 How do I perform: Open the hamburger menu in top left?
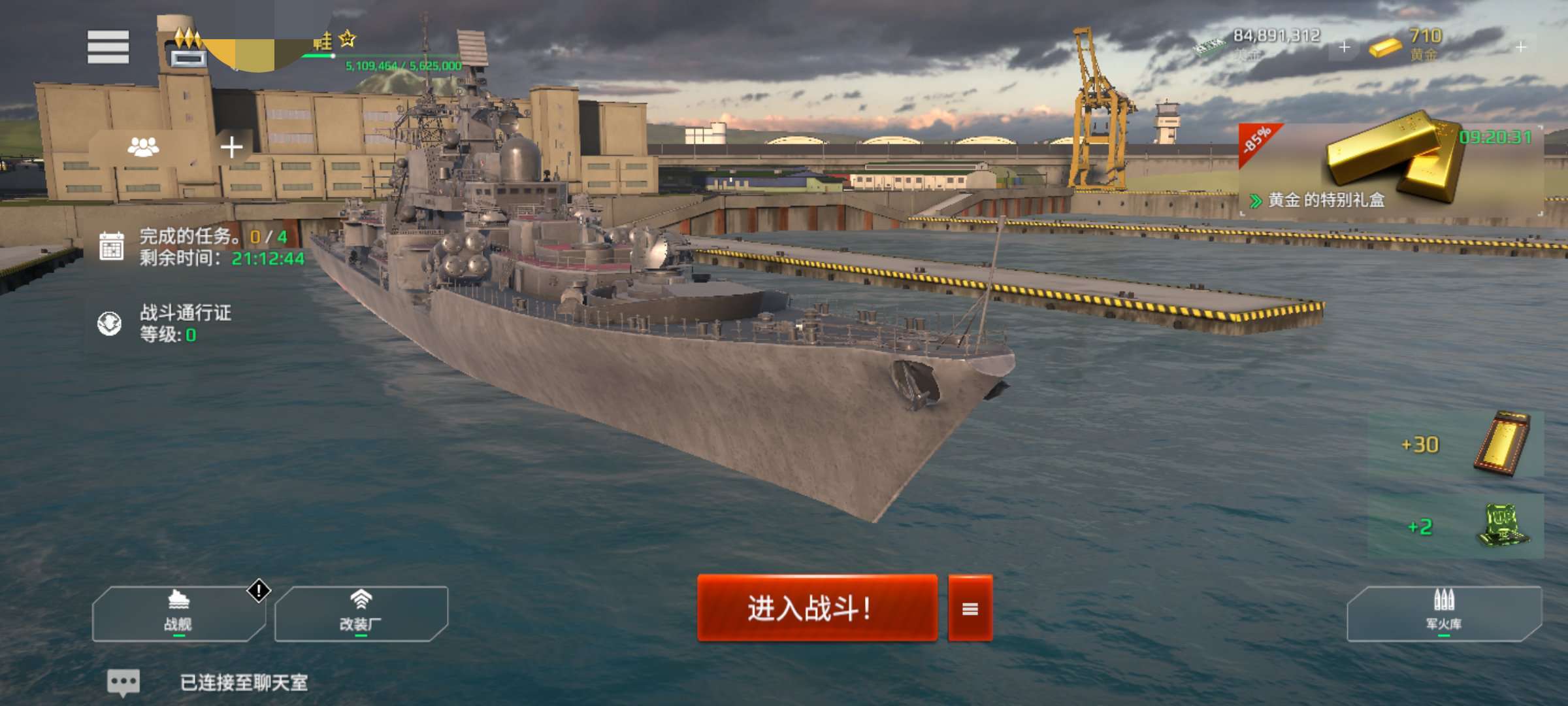tap(108, 46)
